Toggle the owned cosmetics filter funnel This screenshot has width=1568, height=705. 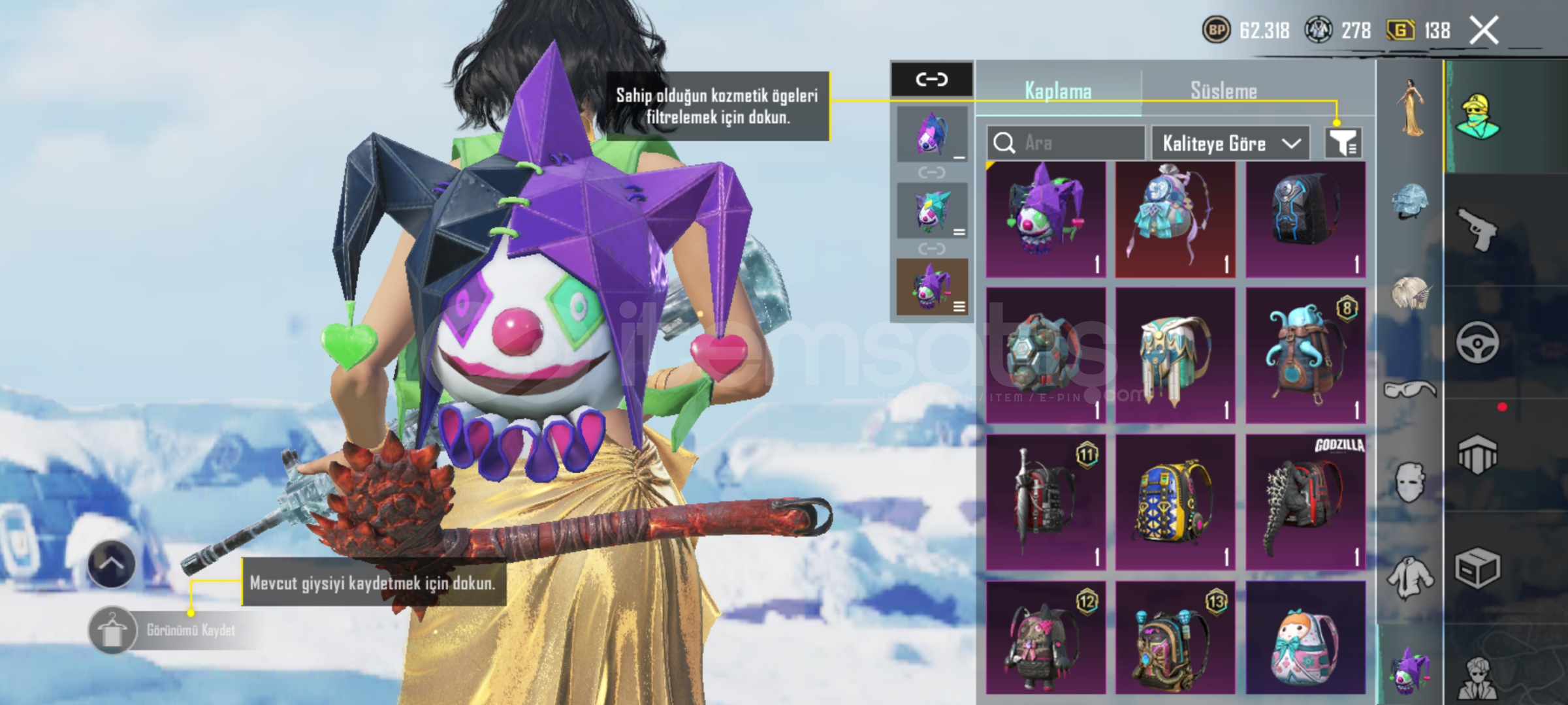tap(1343, 143)
